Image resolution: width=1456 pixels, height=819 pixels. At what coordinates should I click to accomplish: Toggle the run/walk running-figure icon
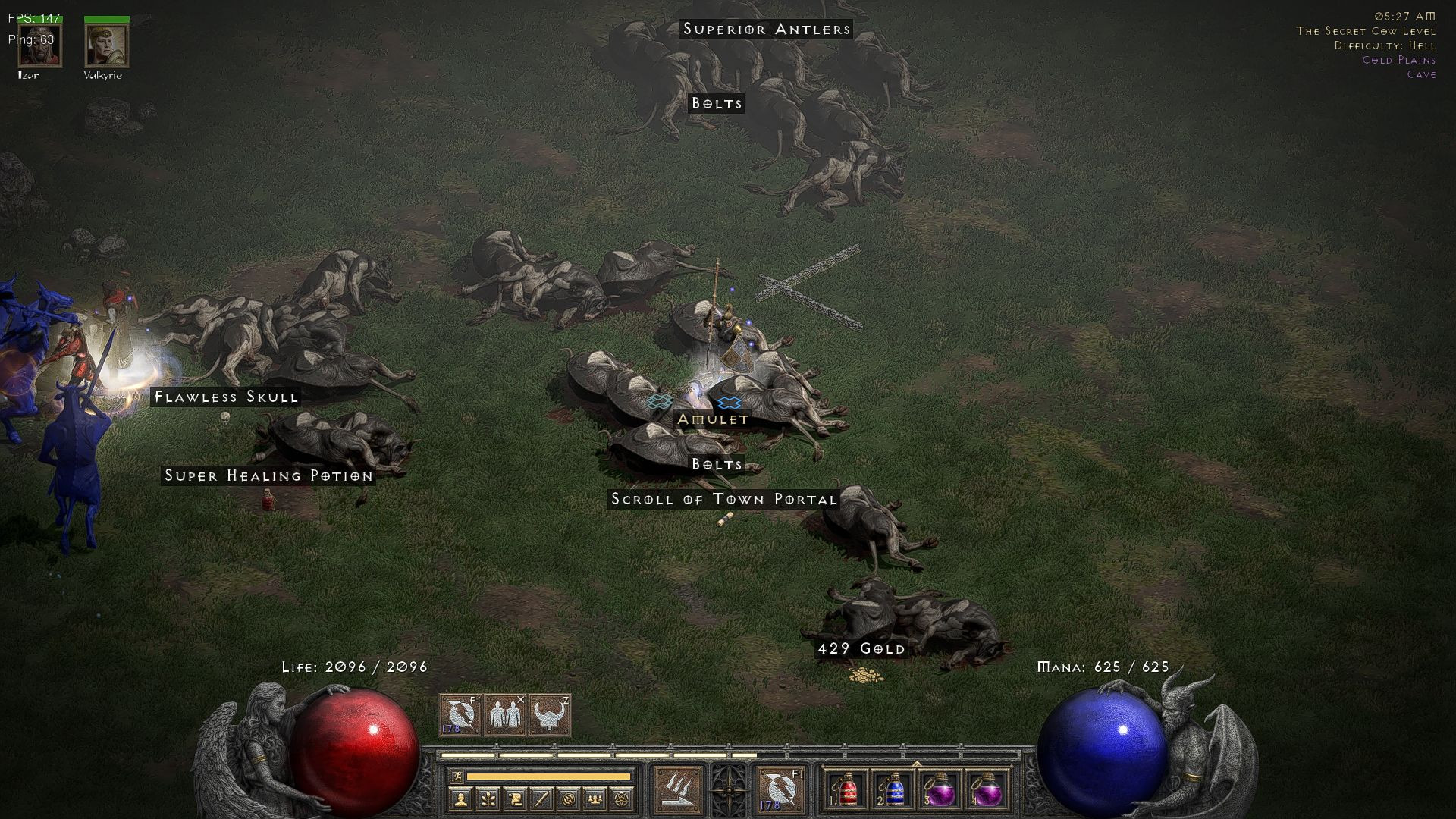(456, 777)
